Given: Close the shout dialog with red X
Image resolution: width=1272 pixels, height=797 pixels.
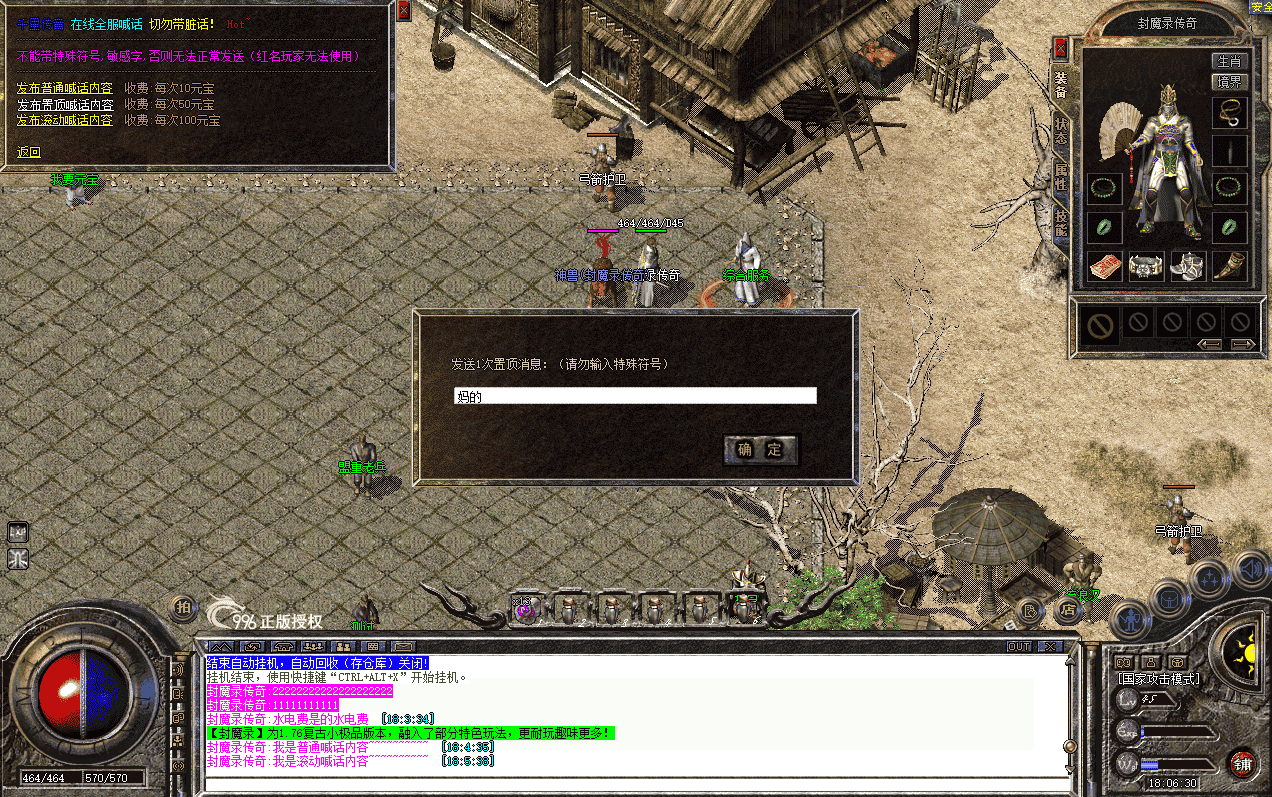Looking at the screenshot, I should pyautogui.click(x=403, y=11).
